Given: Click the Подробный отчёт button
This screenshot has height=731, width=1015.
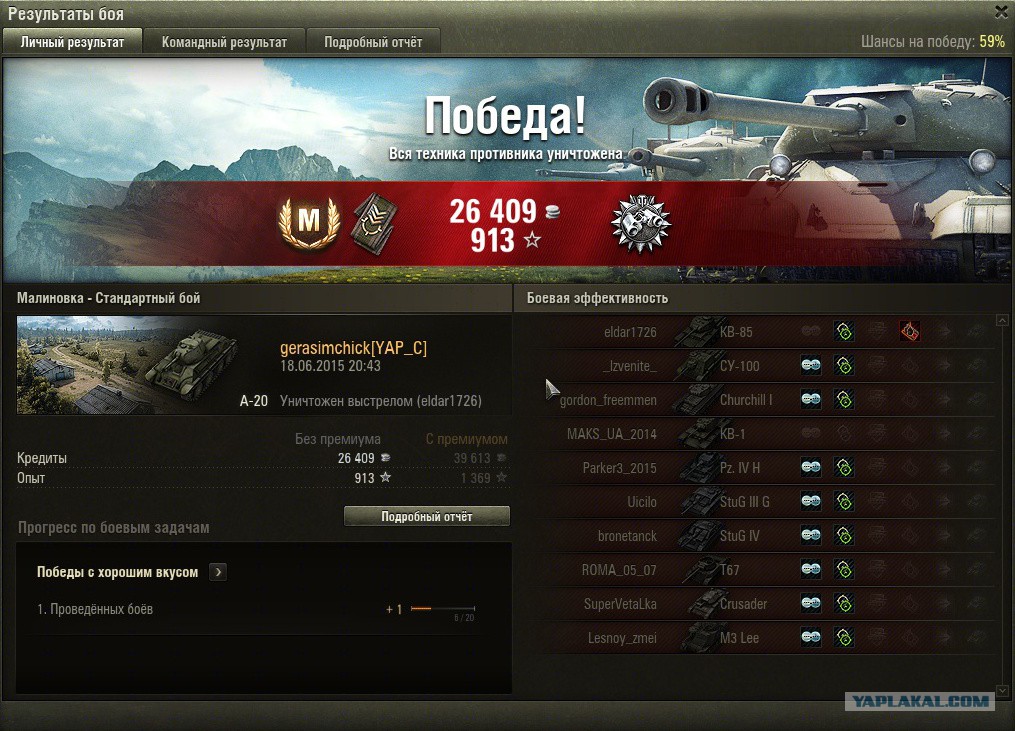Looking at the screenshot, I should [426, 517].
